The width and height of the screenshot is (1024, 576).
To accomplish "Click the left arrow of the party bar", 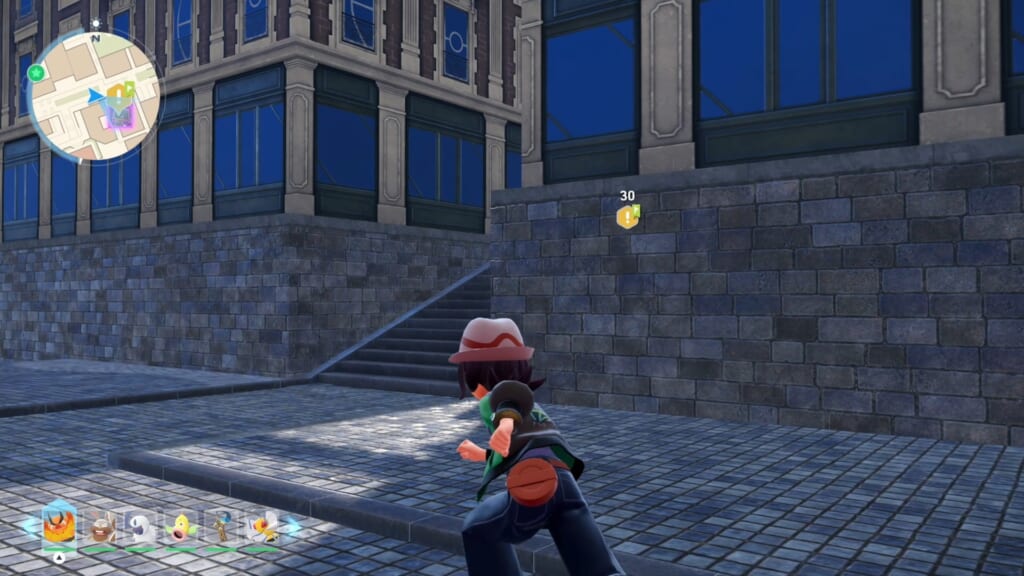I will pyautogui.click(x=26, y=524).
